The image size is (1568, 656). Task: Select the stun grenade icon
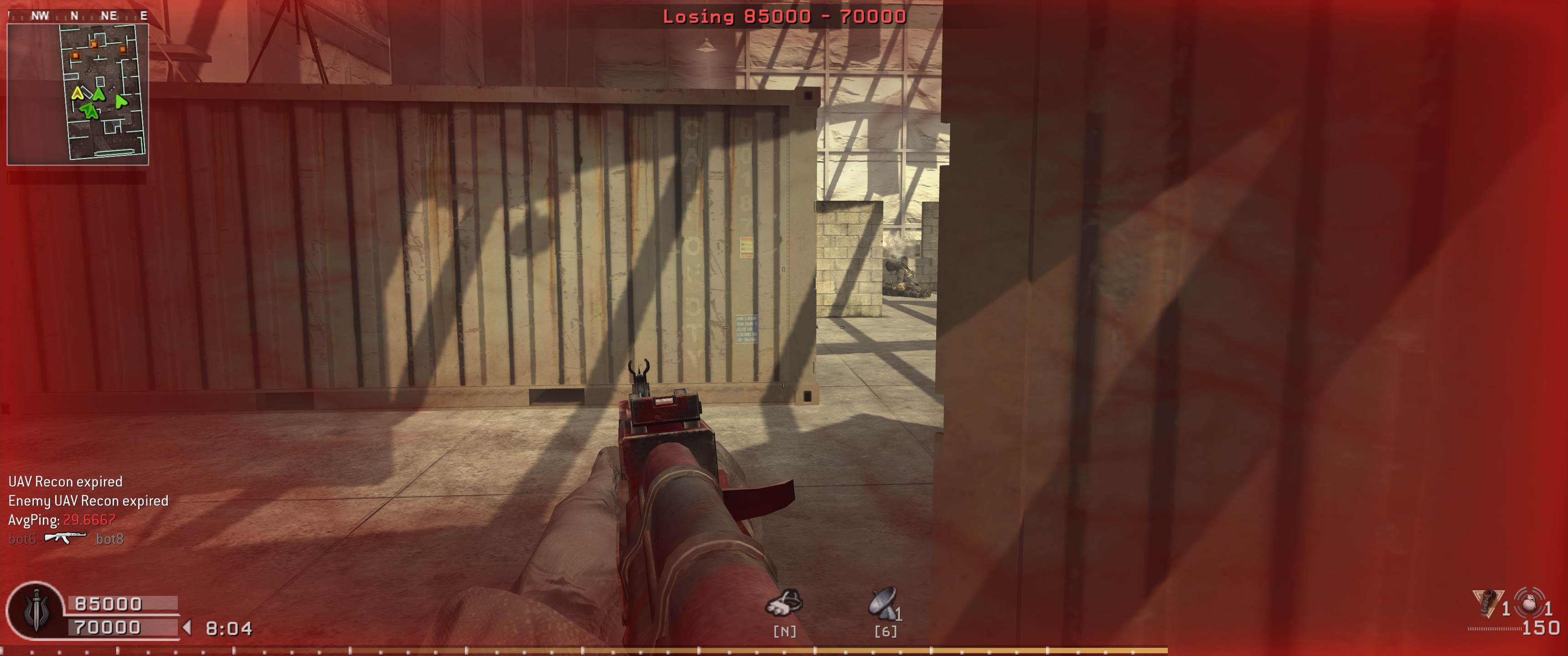pos(1487,602)
